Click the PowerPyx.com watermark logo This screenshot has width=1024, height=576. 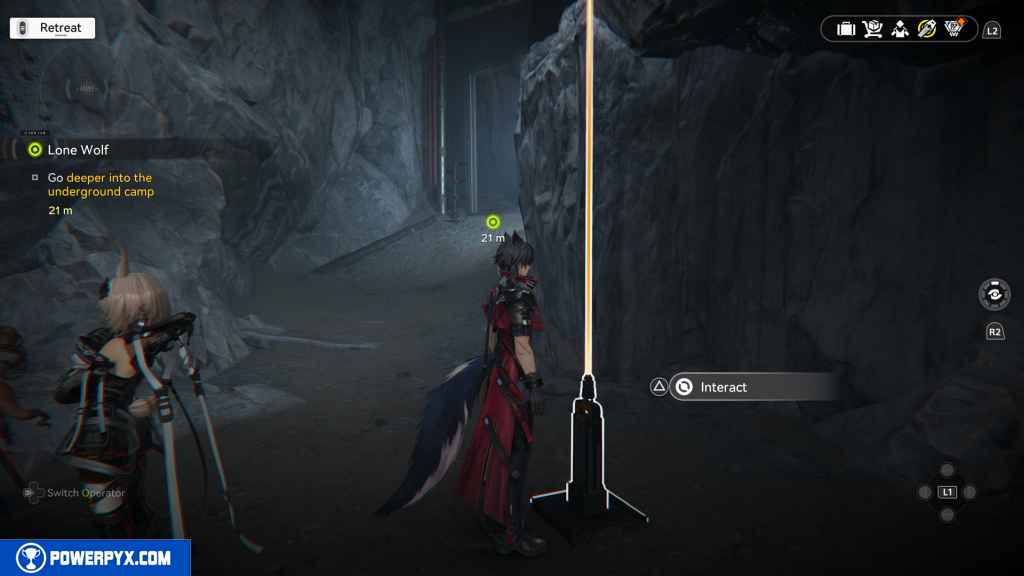95,558
